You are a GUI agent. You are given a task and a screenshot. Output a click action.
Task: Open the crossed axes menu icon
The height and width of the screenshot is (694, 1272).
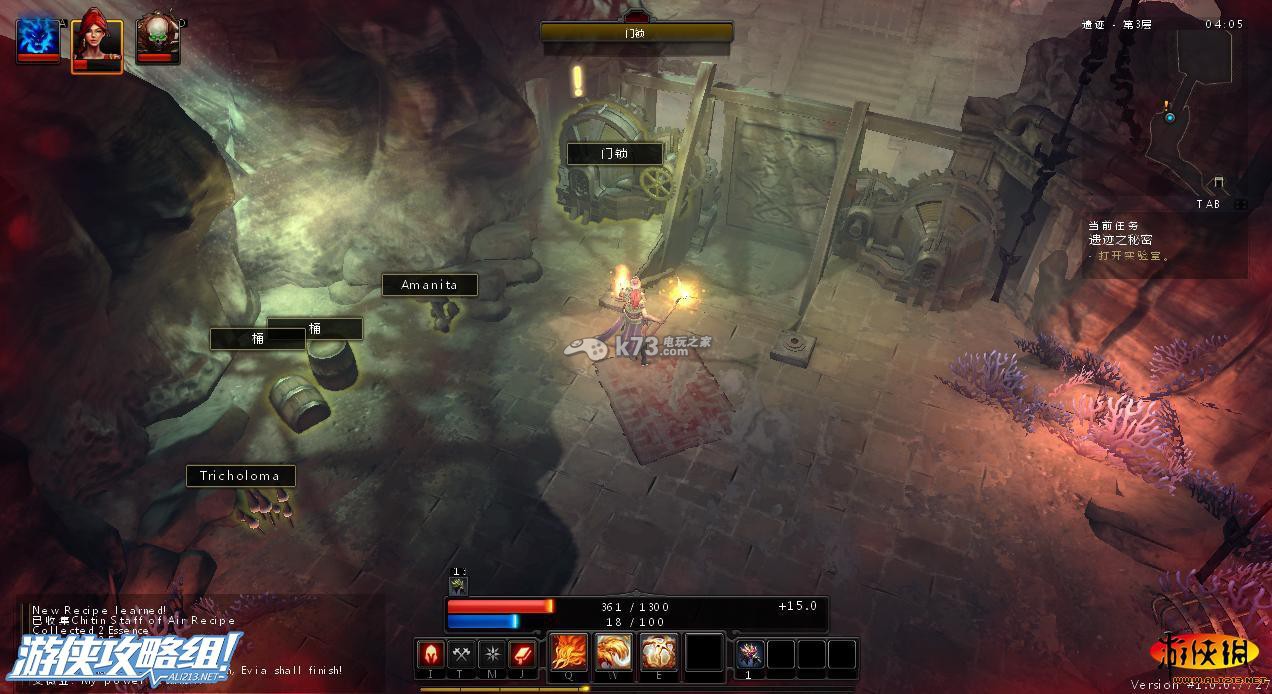pyautogui.click(x=461, y=655)
